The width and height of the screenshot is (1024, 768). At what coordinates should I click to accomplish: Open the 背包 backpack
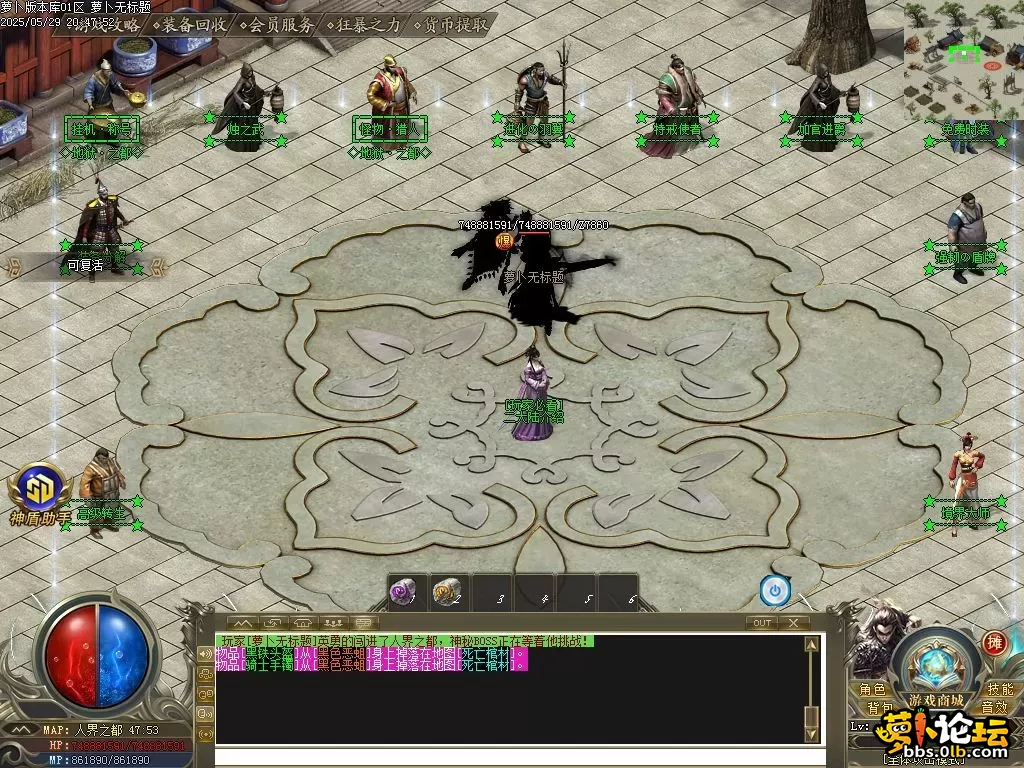point(880,708)
